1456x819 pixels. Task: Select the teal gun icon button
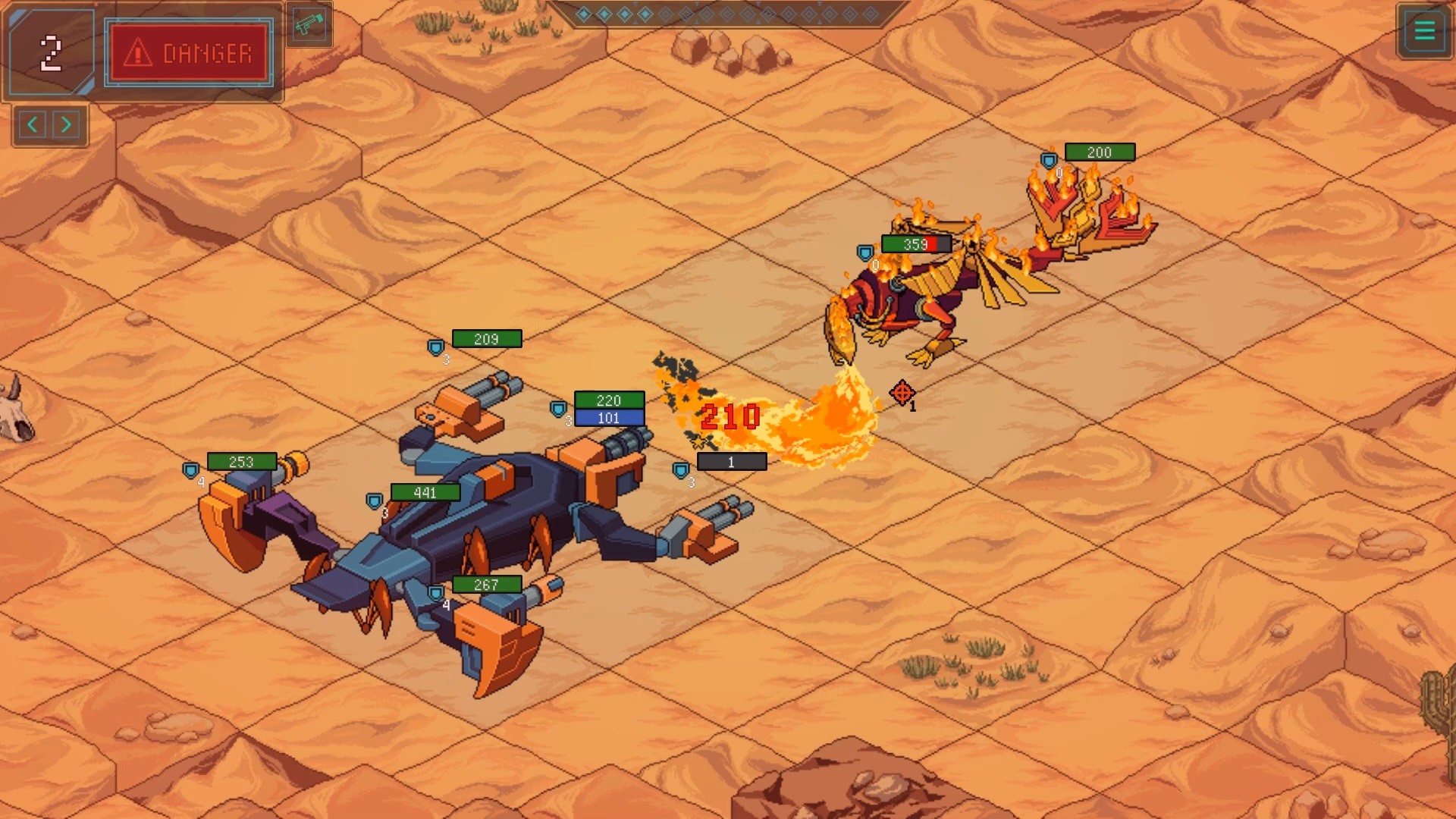309,25
